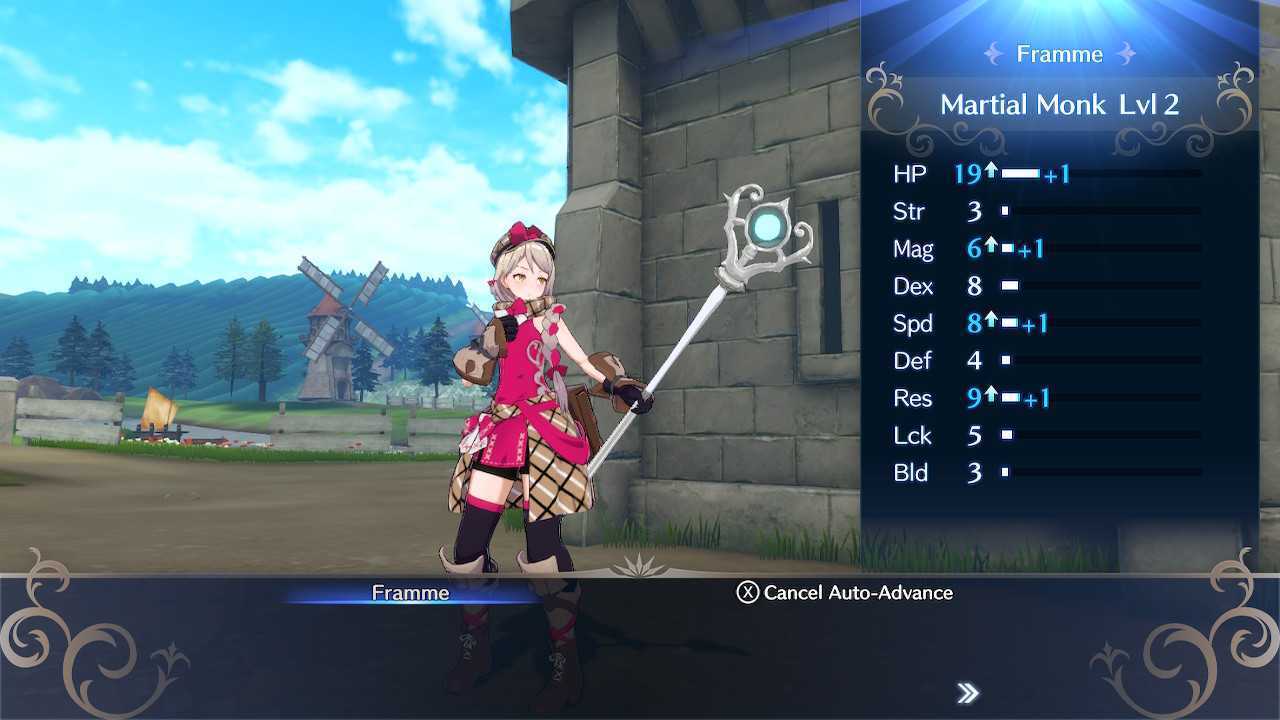This screenshot has width=1280, height=720.
Task: Click the sparkle icon right of Framme's name
Action: click(1127, 54)
